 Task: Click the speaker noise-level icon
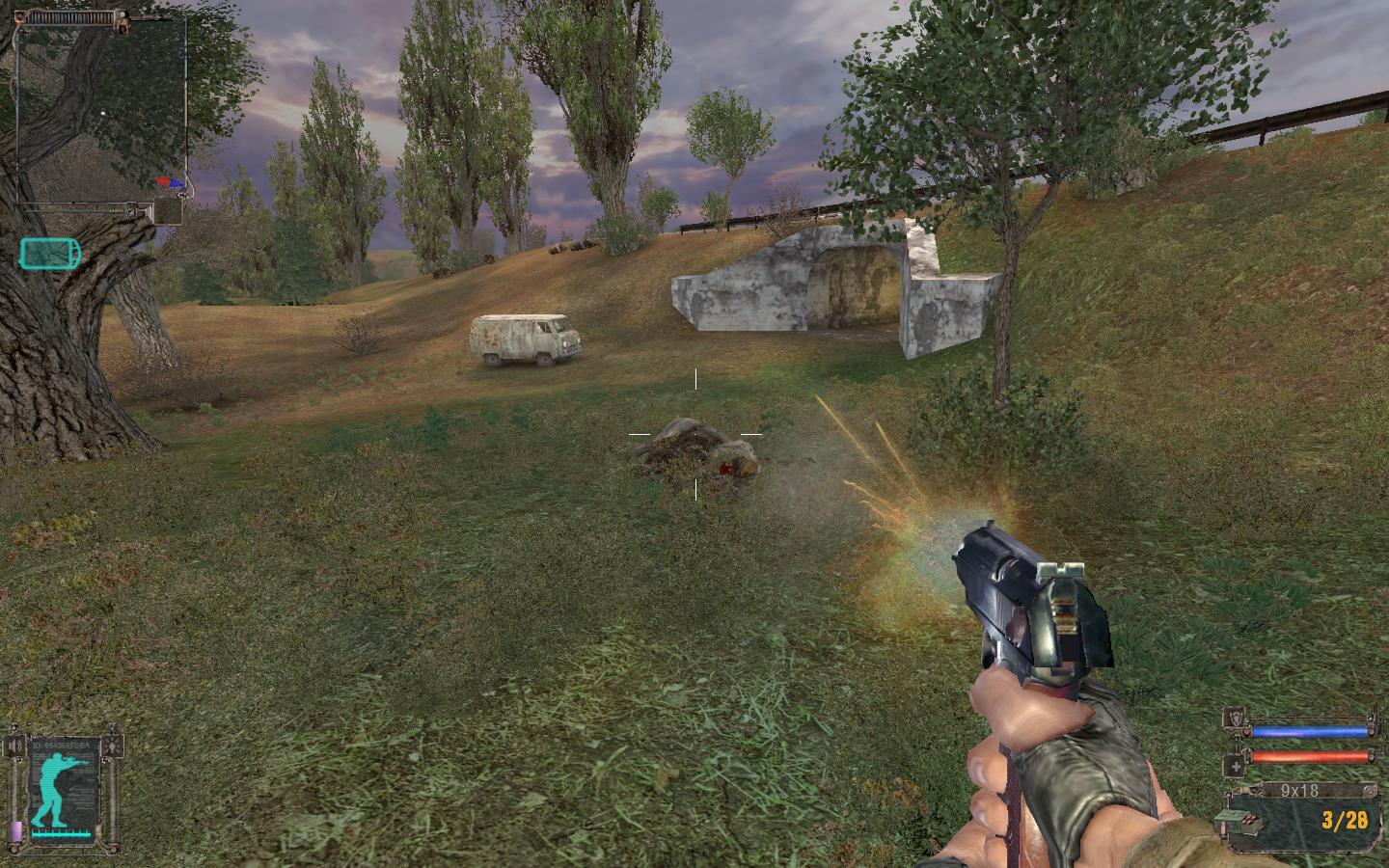[14, 746]
